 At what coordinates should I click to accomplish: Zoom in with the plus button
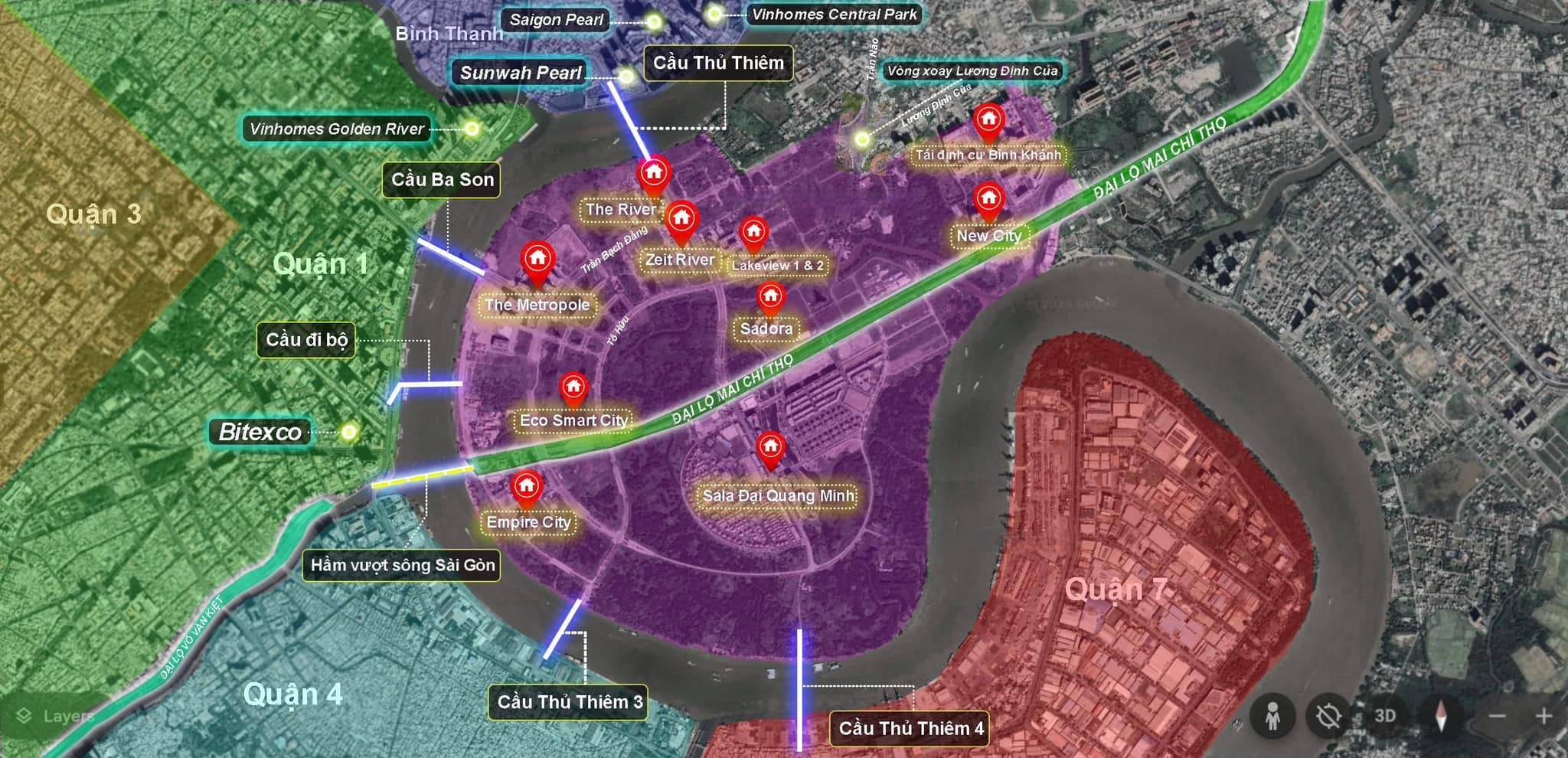1543,717
